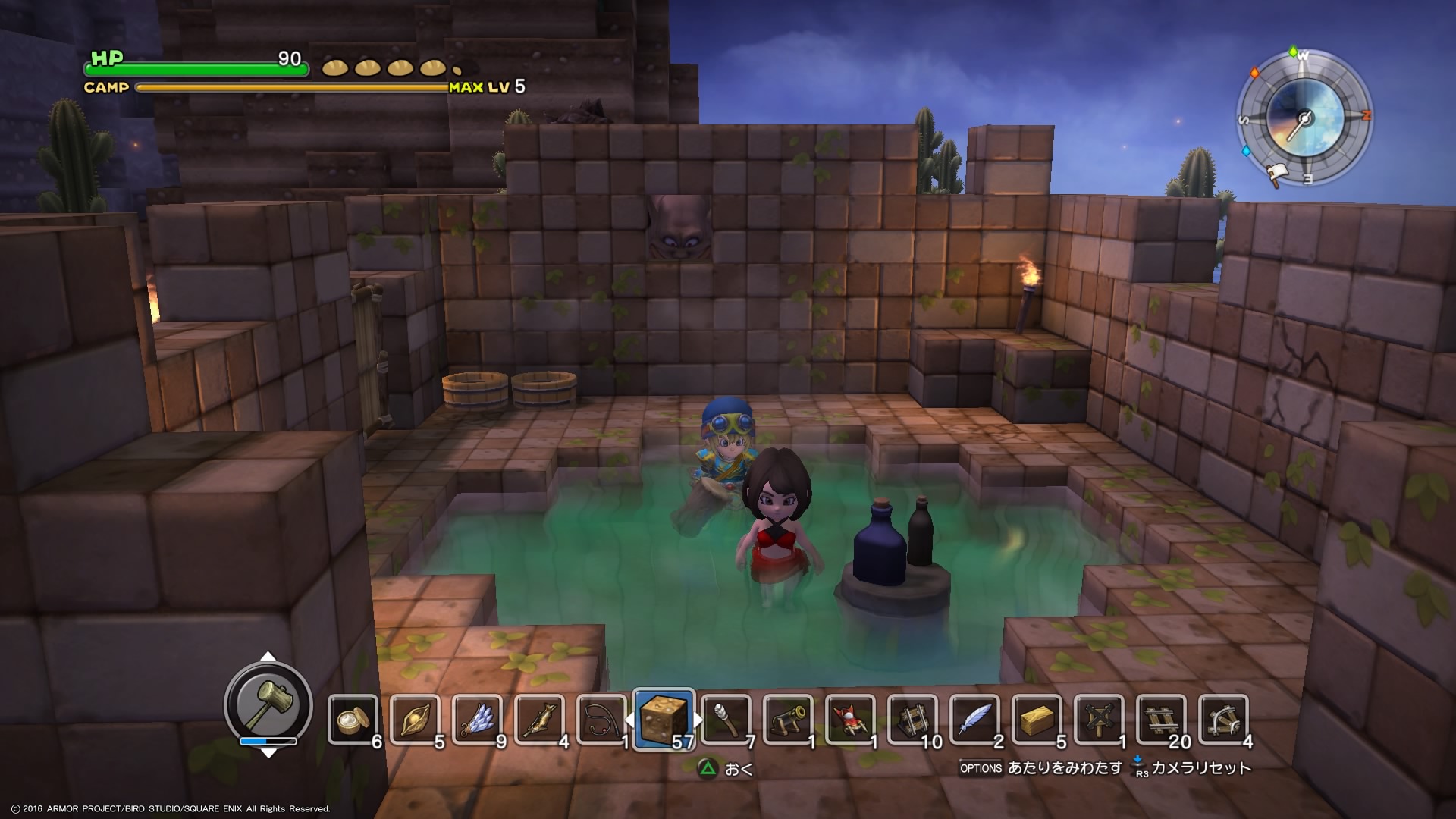Select the medicinal cream jar slot

tap(353, 719)
